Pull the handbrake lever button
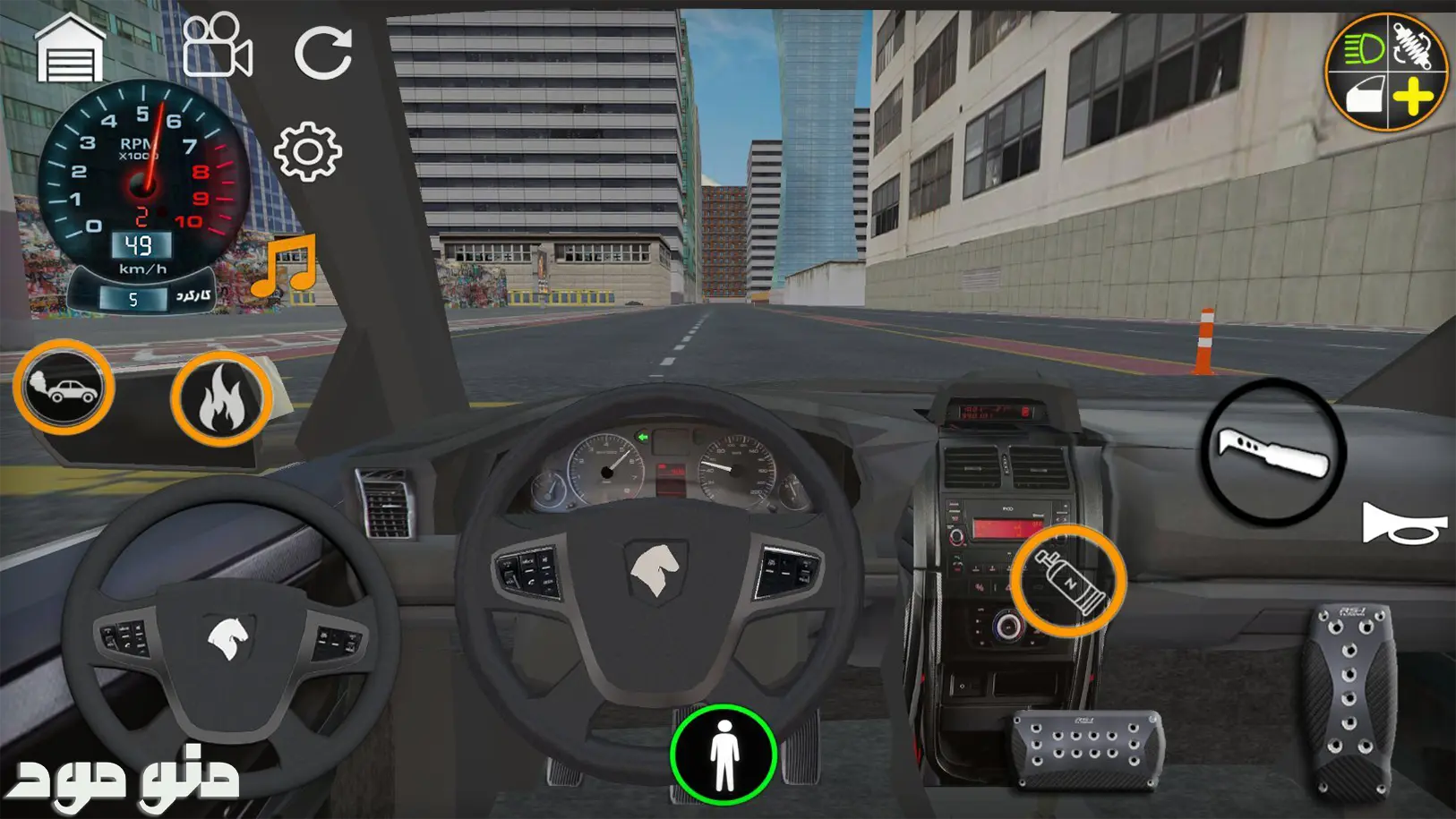The height and width of the screenshot is (819, 1456). pyautogui.click(x=1272, y=451)
